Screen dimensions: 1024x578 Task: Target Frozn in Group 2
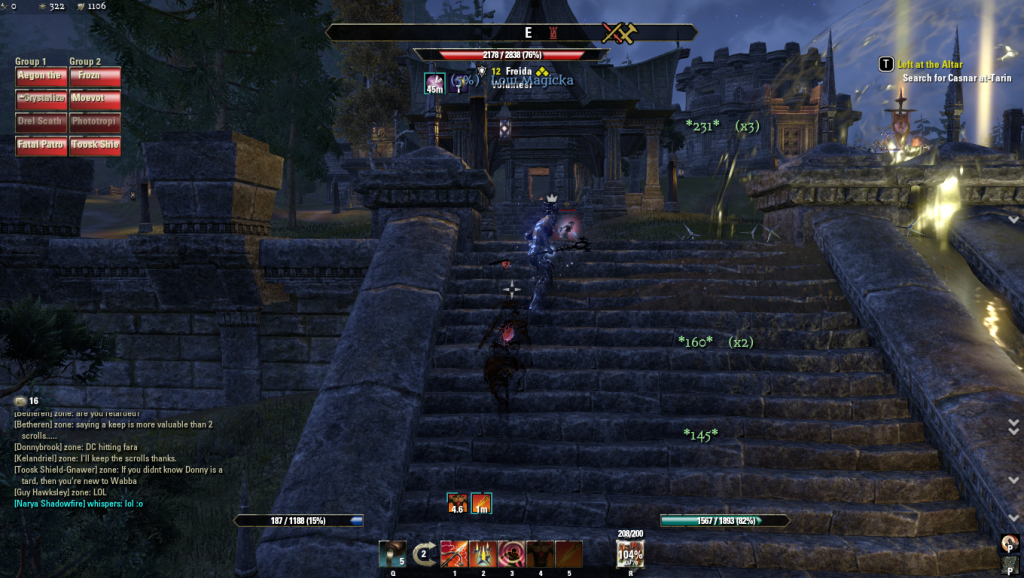coord(95,76)
